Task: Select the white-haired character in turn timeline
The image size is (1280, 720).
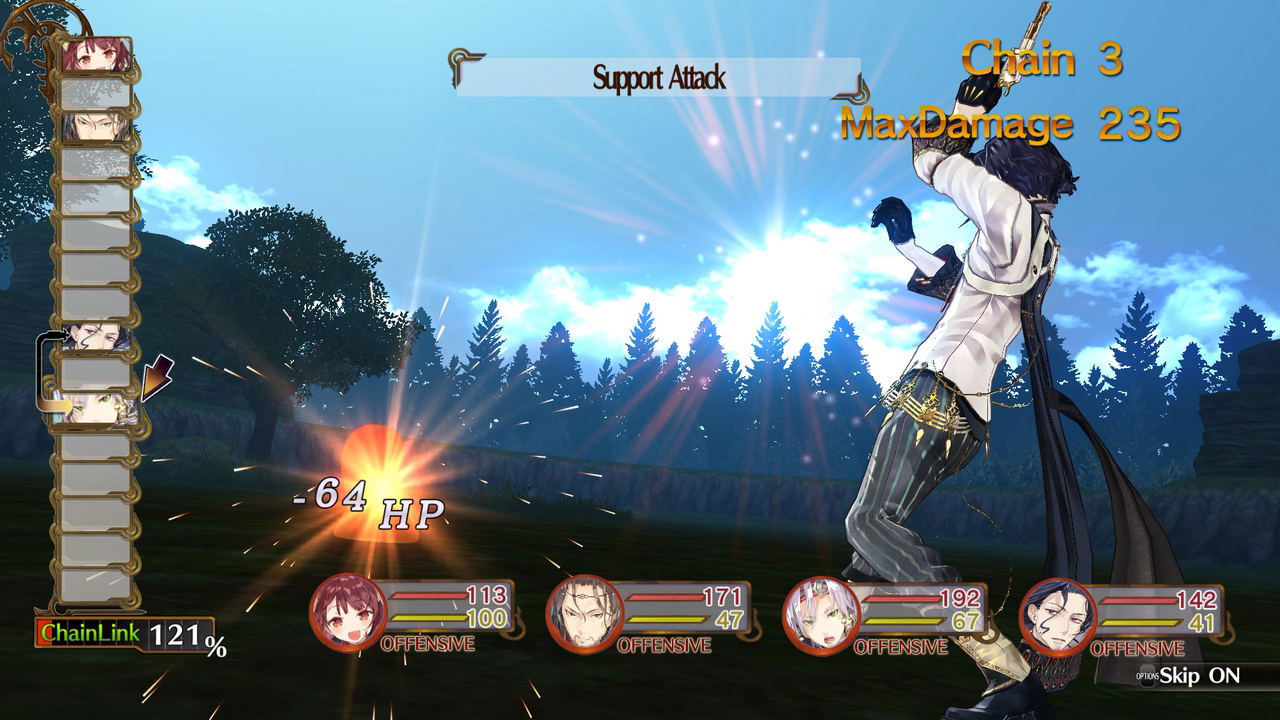Action: click(94, 408)
